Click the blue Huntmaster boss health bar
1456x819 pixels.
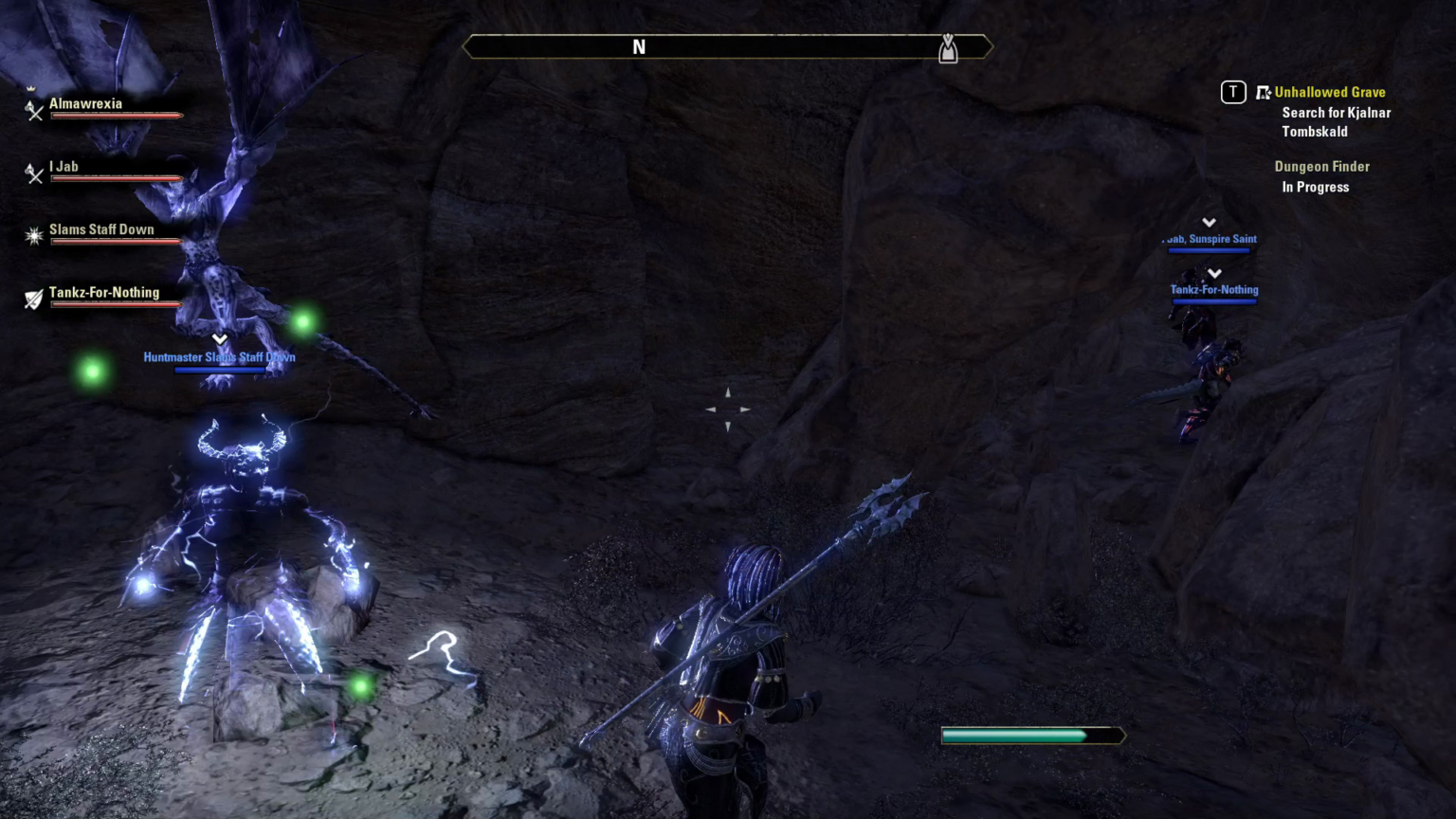pos(219,370)
